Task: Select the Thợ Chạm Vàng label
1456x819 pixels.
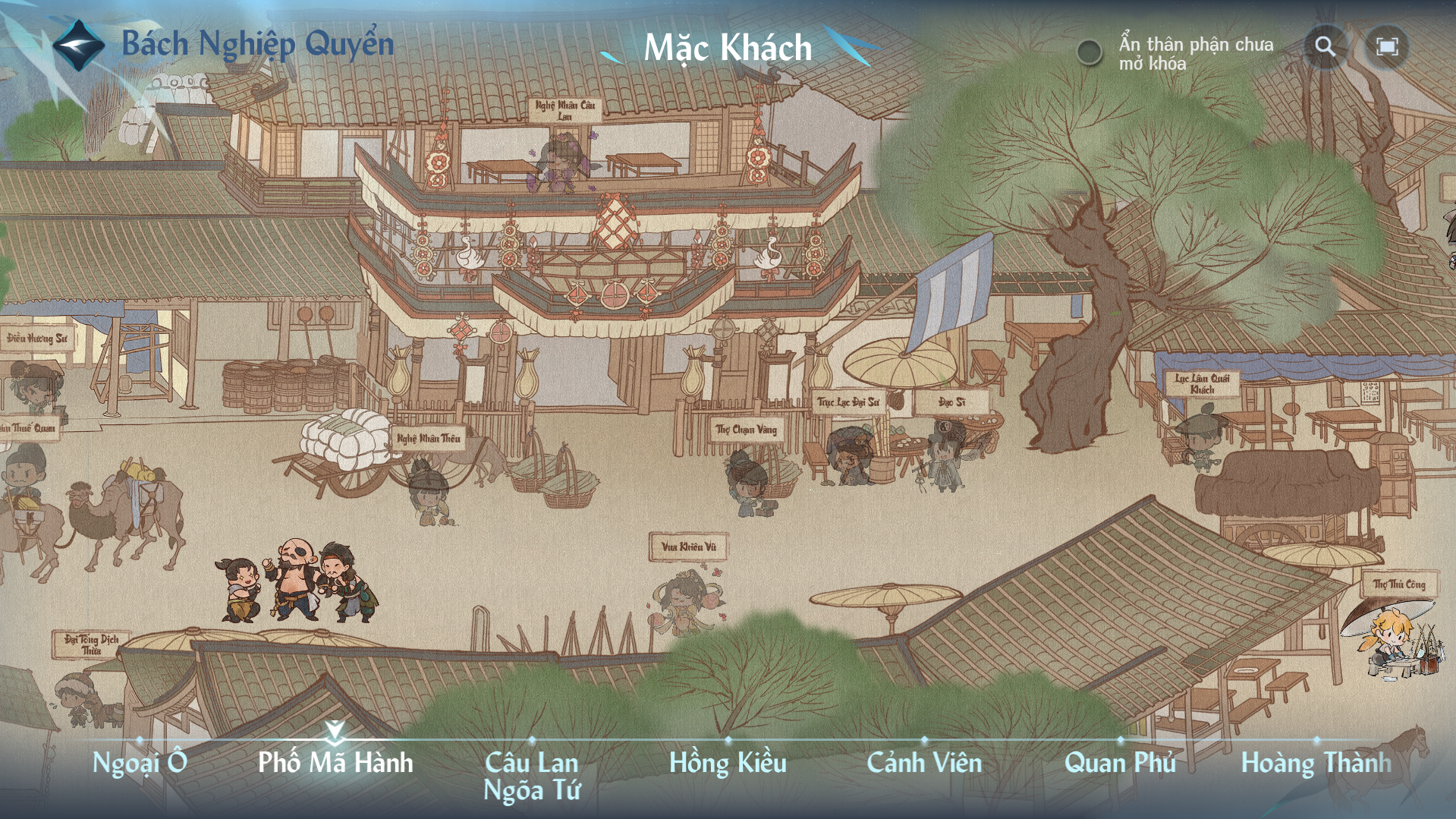Action: [747, 430]
